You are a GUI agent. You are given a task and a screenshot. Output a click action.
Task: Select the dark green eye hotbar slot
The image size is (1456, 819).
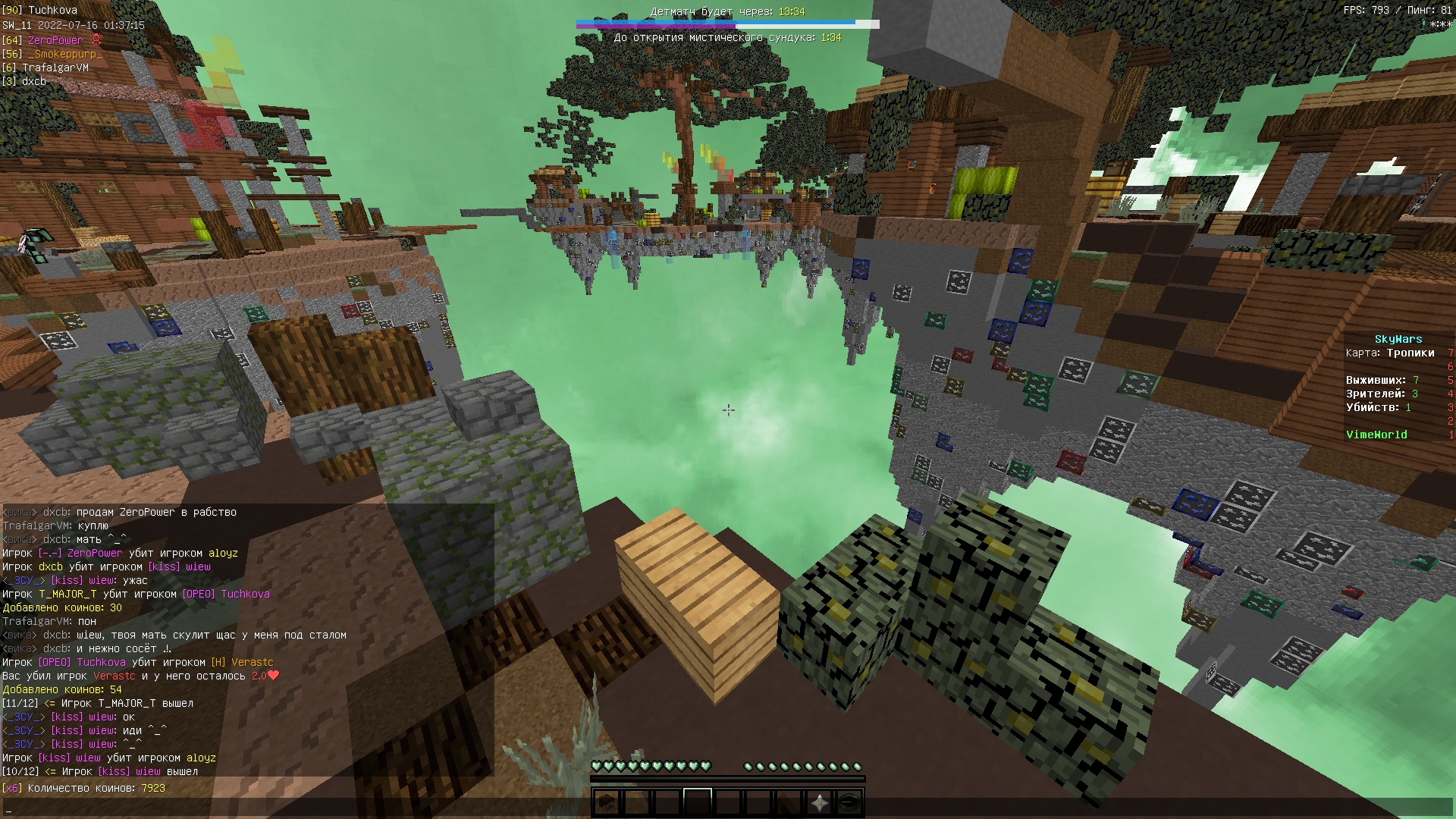coord(849,802)
